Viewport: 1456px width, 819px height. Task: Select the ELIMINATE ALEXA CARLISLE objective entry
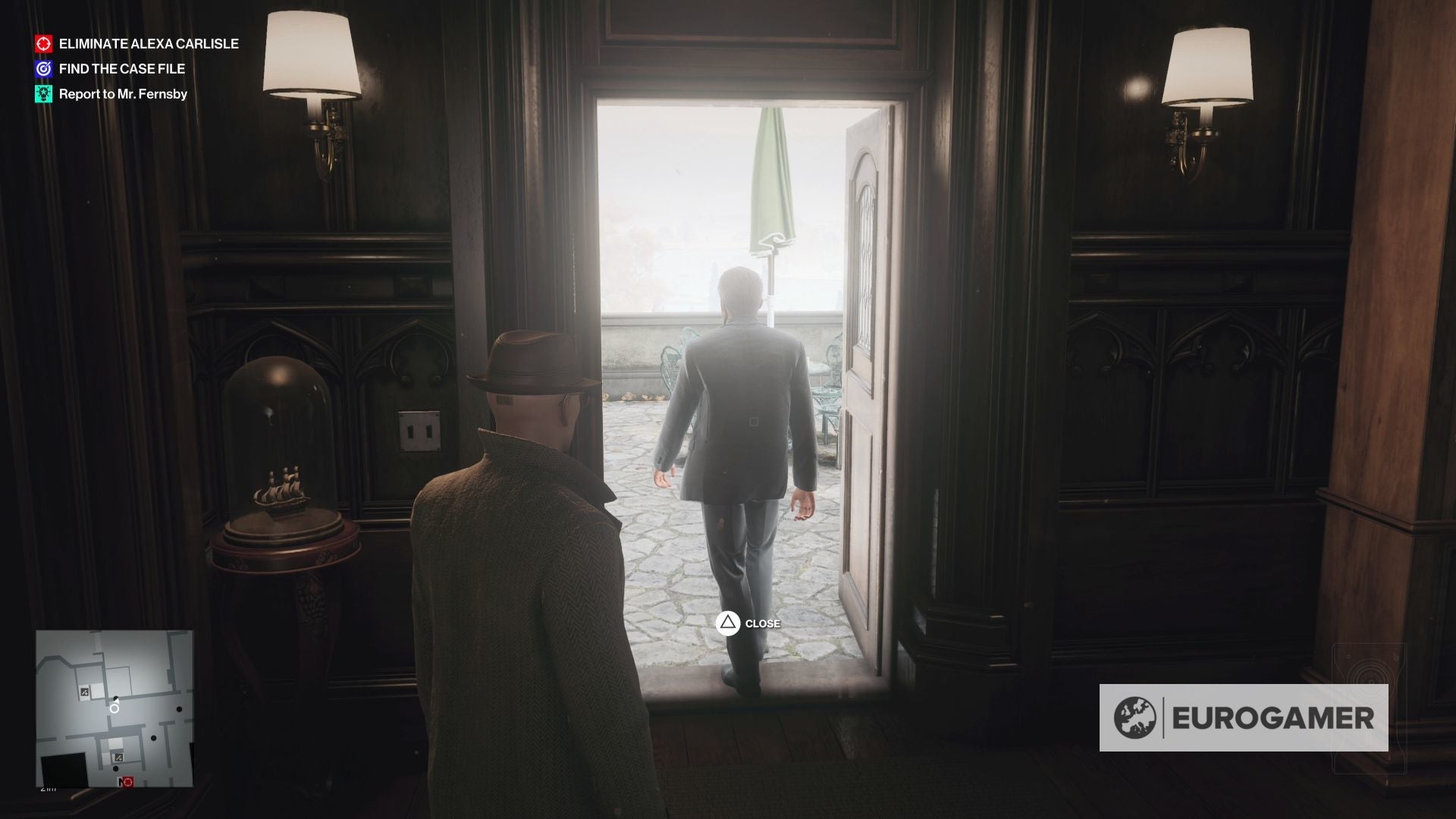point(149,44)
